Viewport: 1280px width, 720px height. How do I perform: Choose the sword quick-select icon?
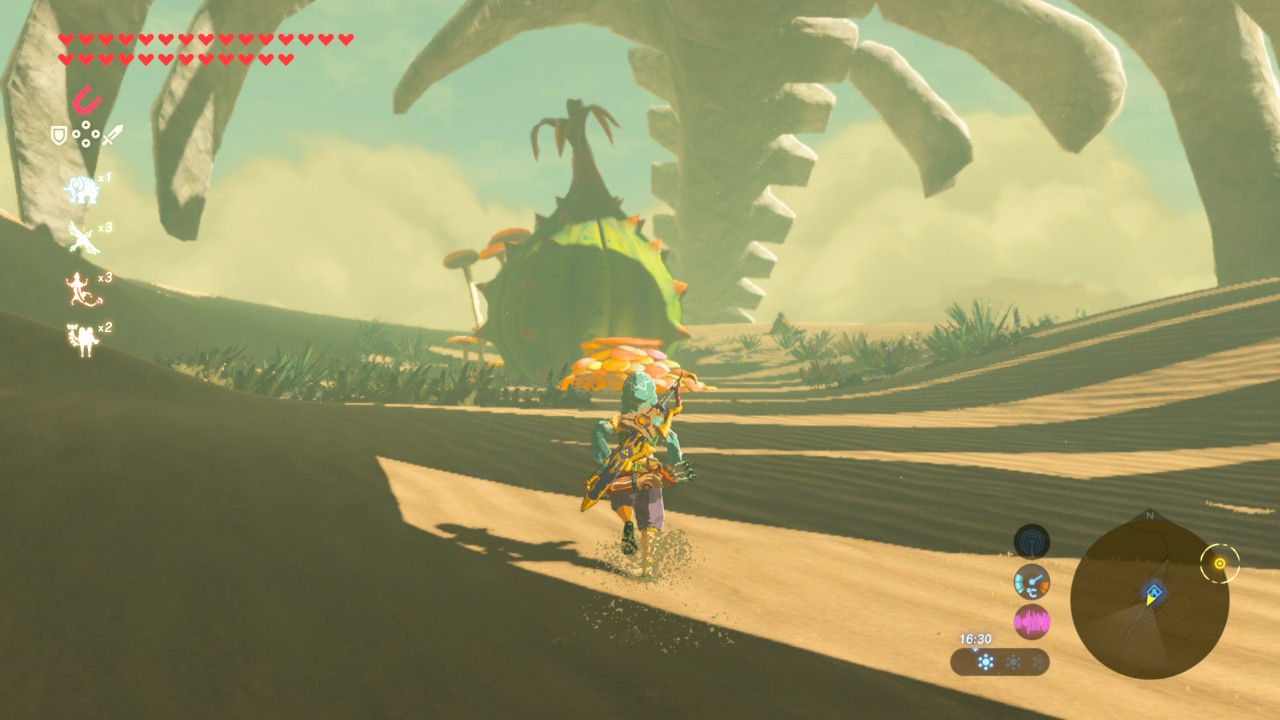tap(113, 134)
